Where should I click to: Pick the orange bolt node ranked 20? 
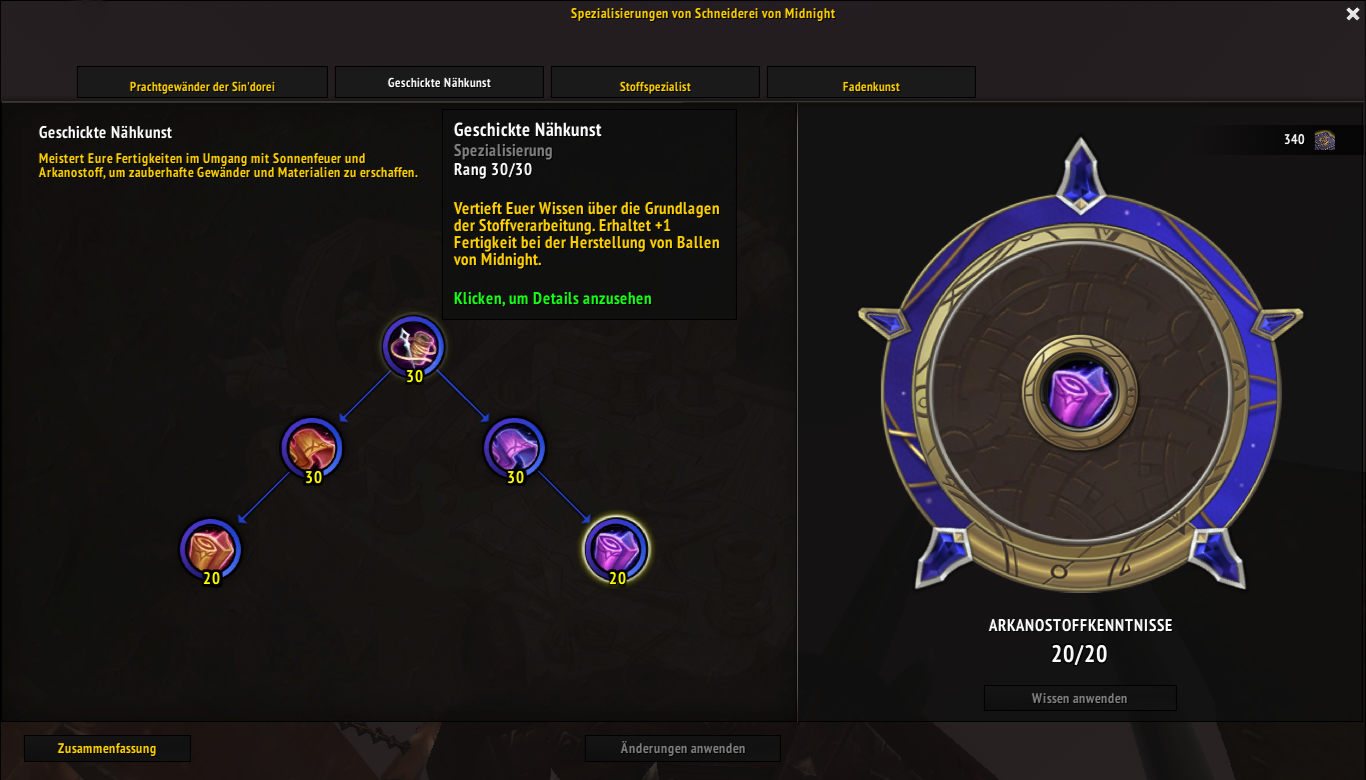[211, 549]
